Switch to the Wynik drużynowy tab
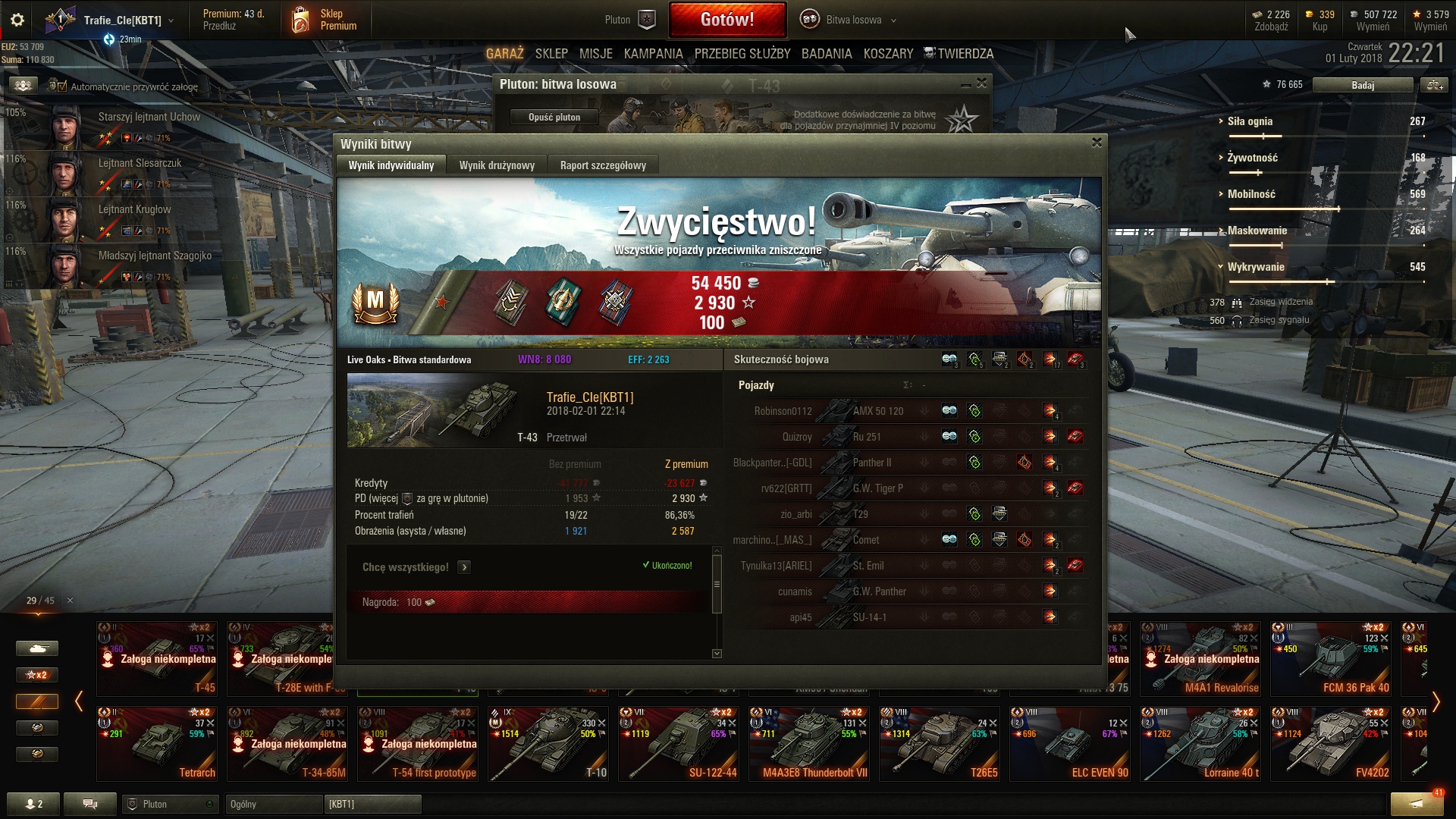This screenshot has width=1456, height=819. pos(497,165)
